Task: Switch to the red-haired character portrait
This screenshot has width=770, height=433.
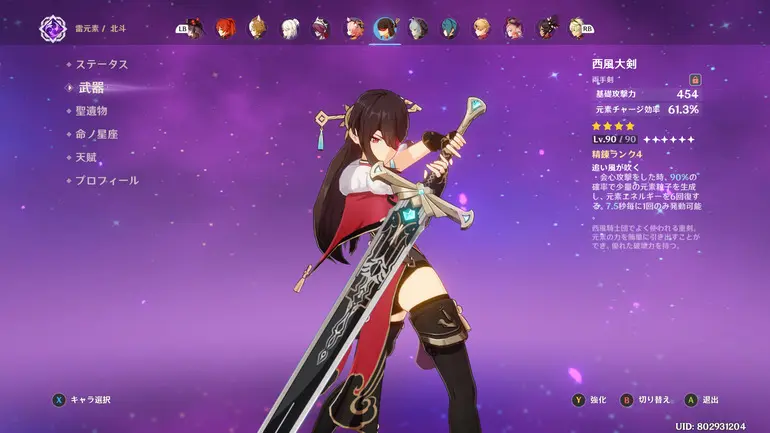Action: click(x=226, y=28)
